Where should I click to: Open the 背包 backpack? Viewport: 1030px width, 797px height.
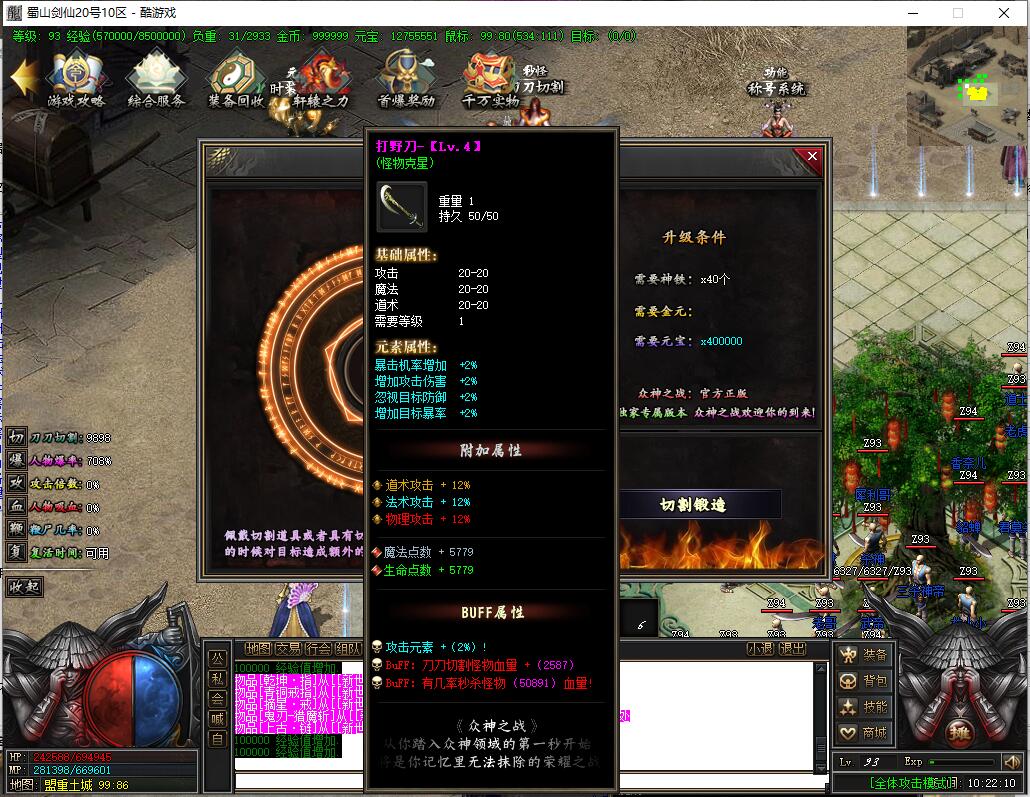[x=864, y=681]
